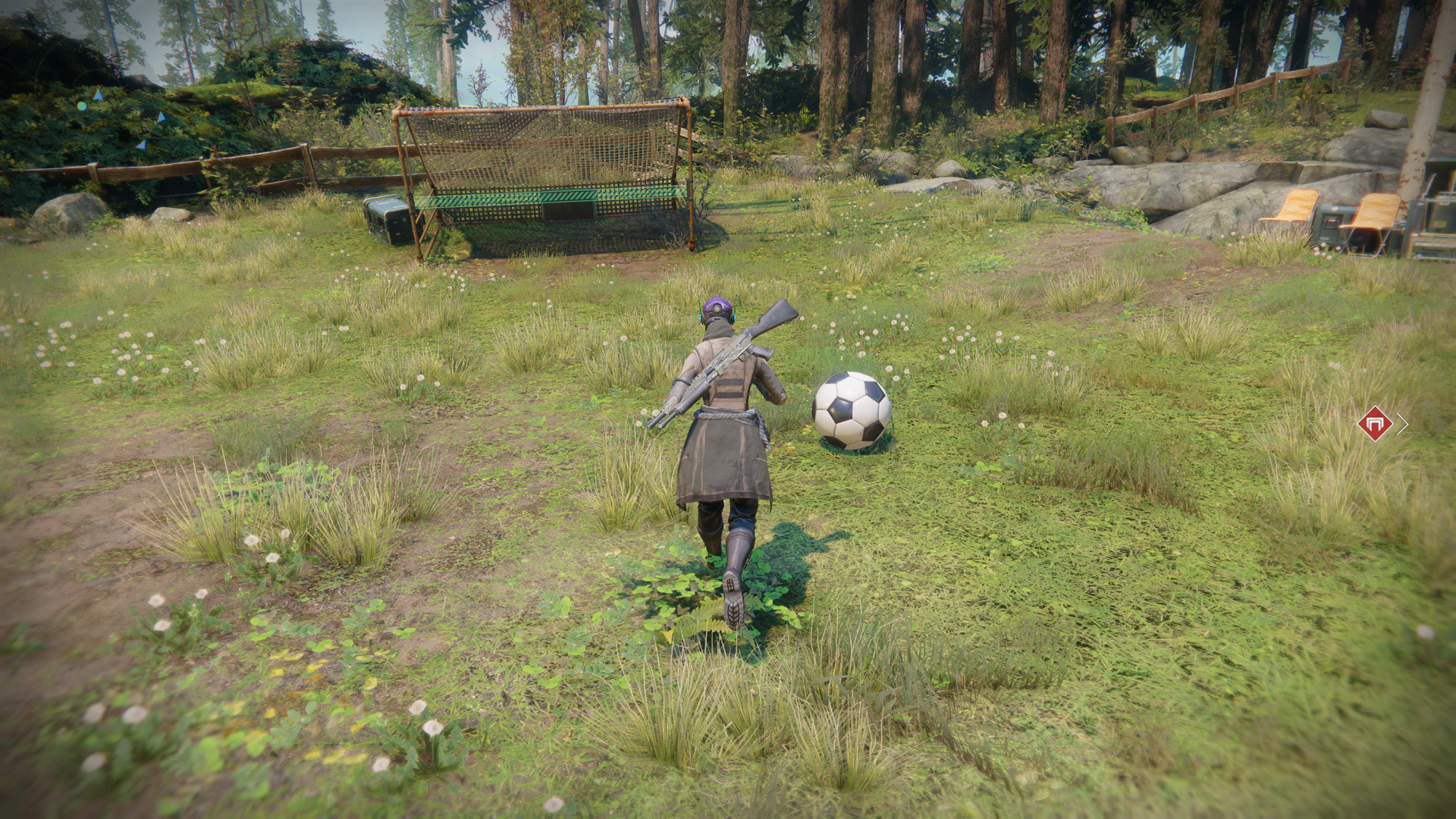Select the red diamond waypoint marker
1456x819 pixels.
(1374, 424)
